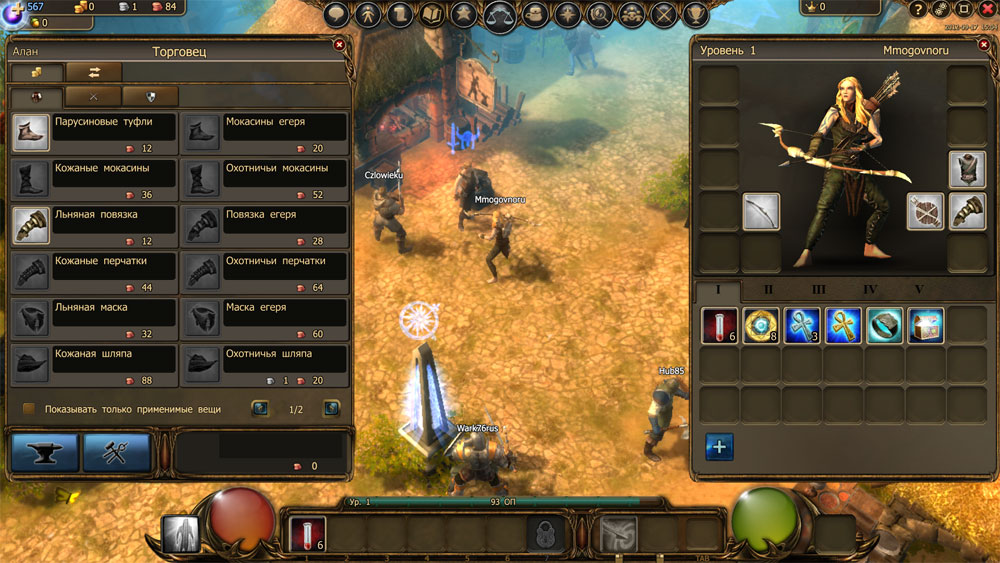Open the hammer and tongs repair button
1000x563 pixels.
pos(116,453)
